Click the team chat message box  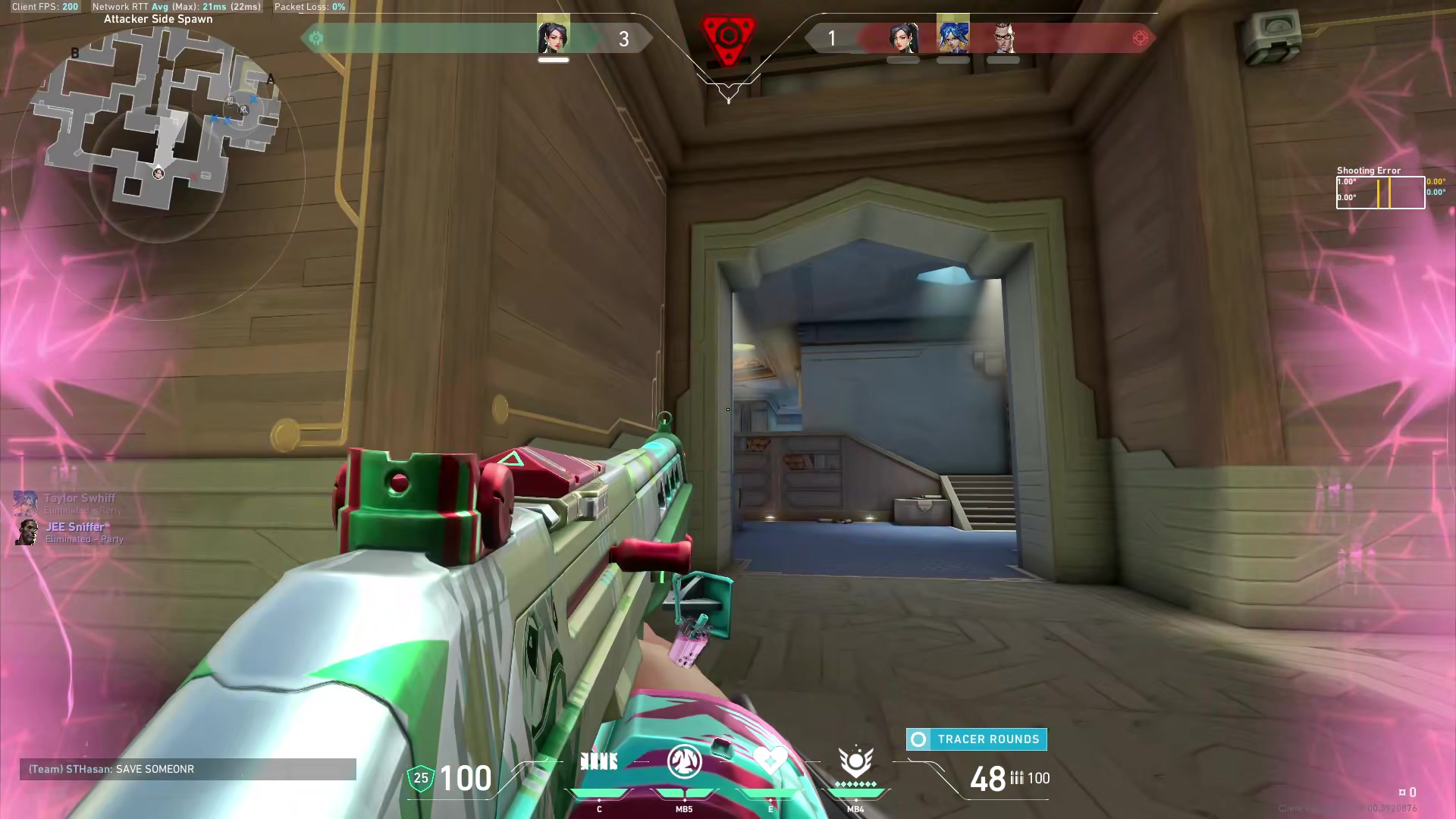(188, 769)
